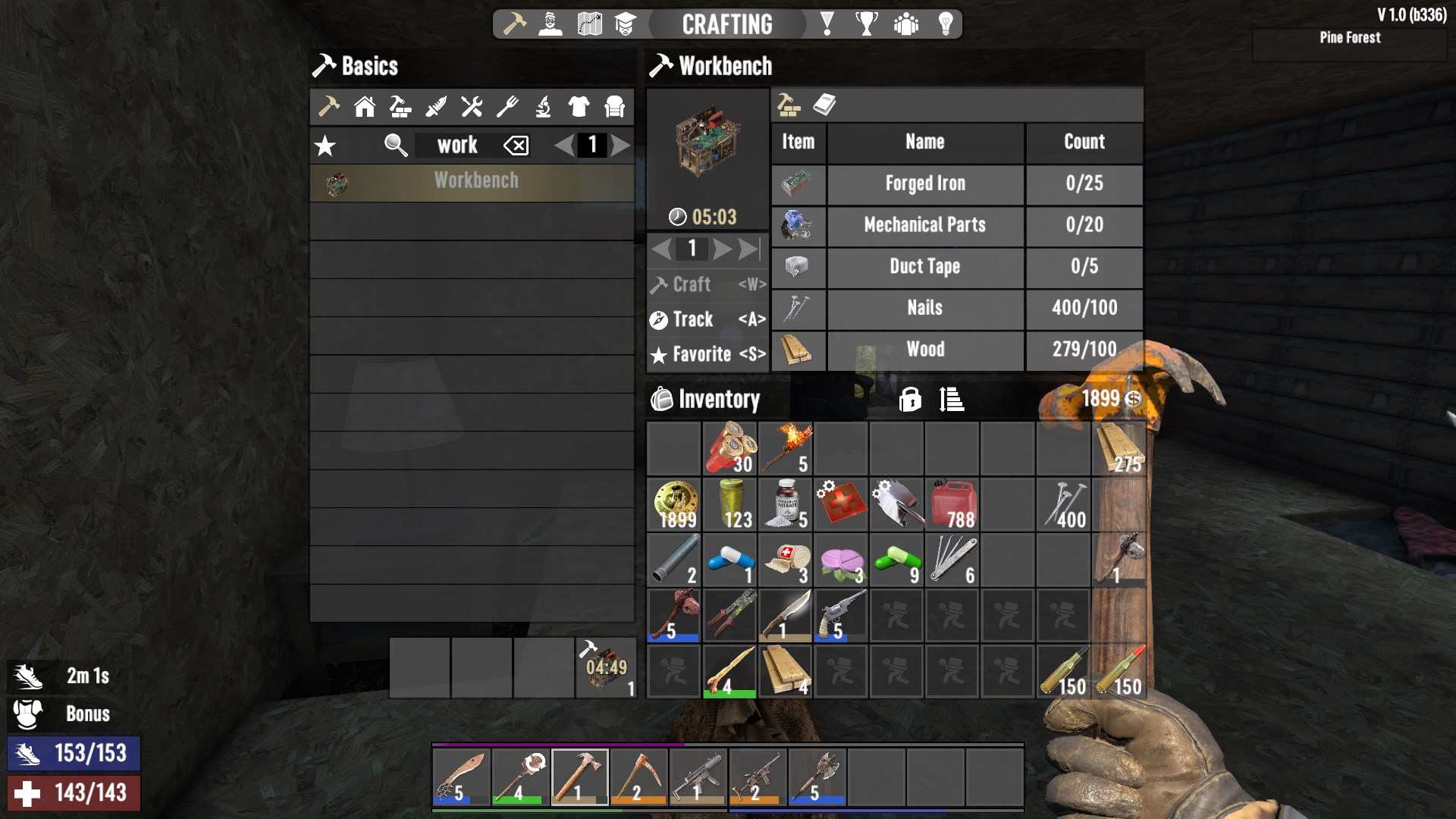Pick the red gas can stack
Screen dimensions: 1456x819
pos(952,505)
